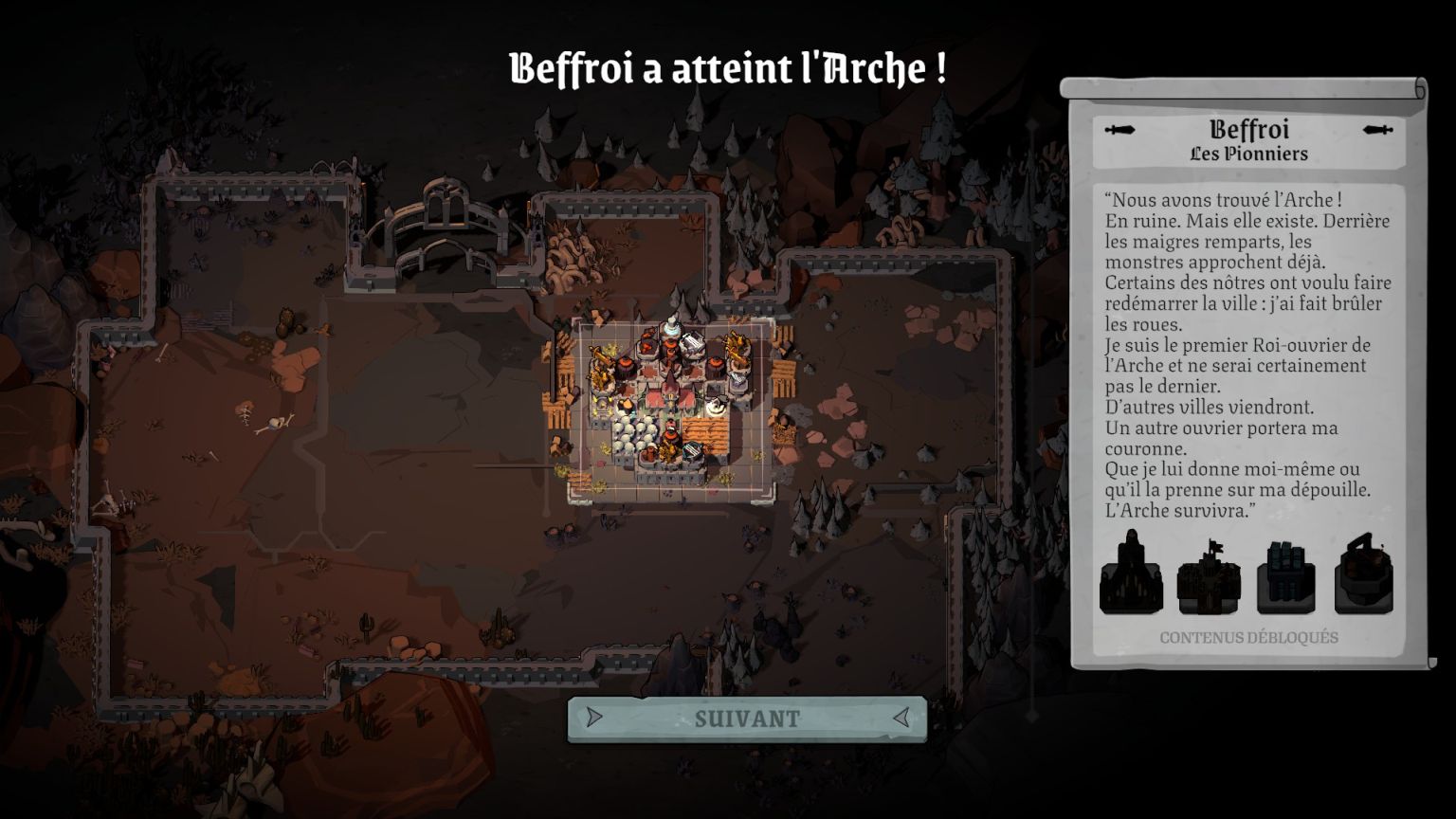Select the unlocked round well building icon
This screenshot has width=1456, height=819.
point(1364,574)
